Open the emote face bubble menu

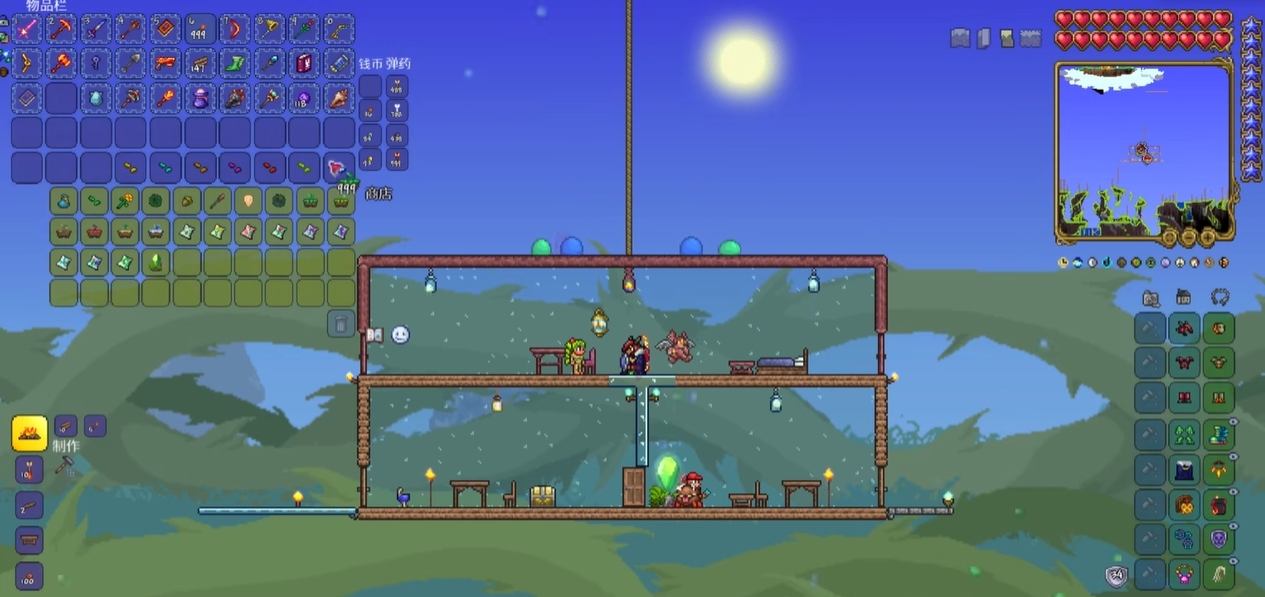click(400, 335)
